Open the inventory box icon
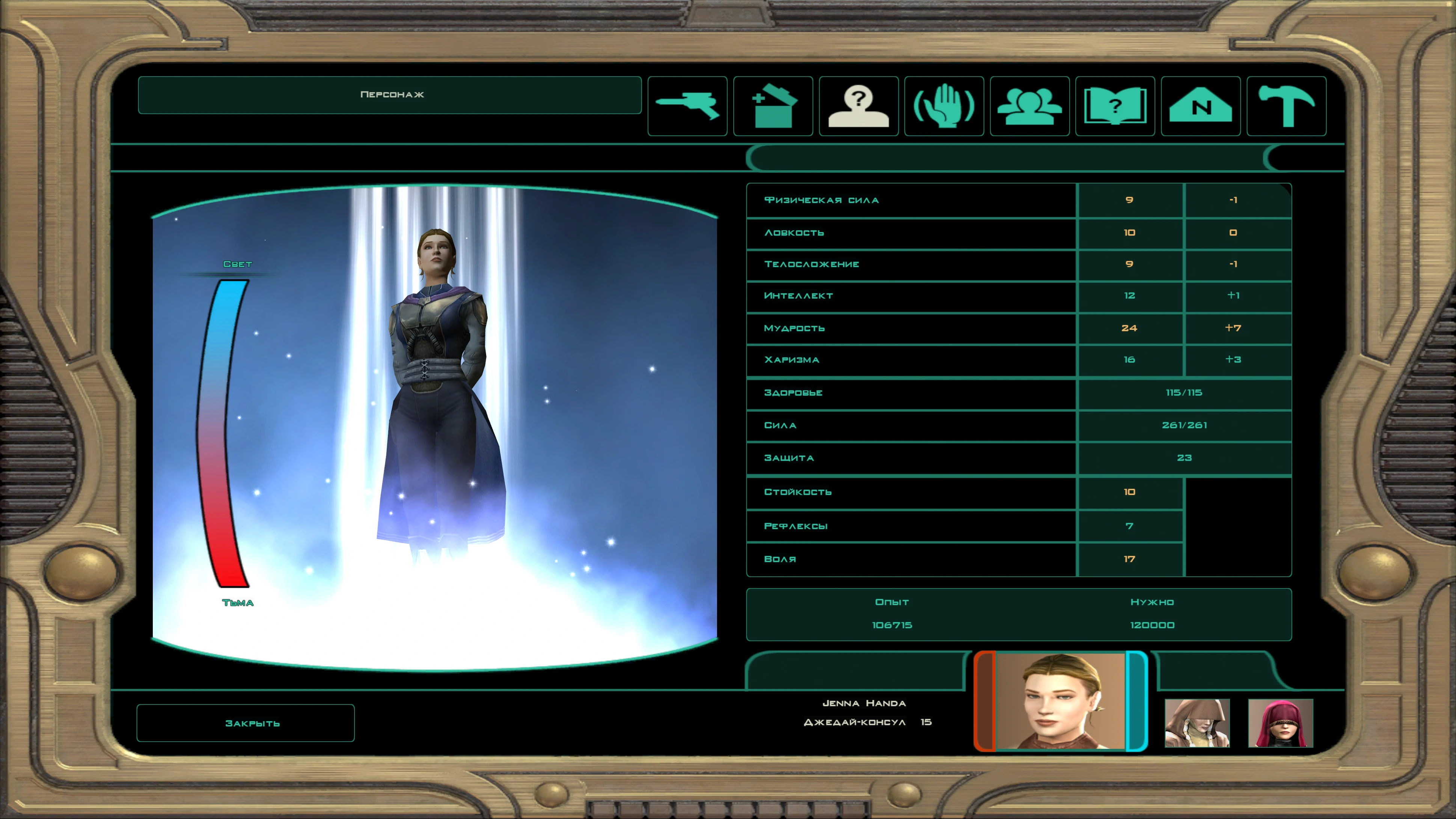 (773, 106)
